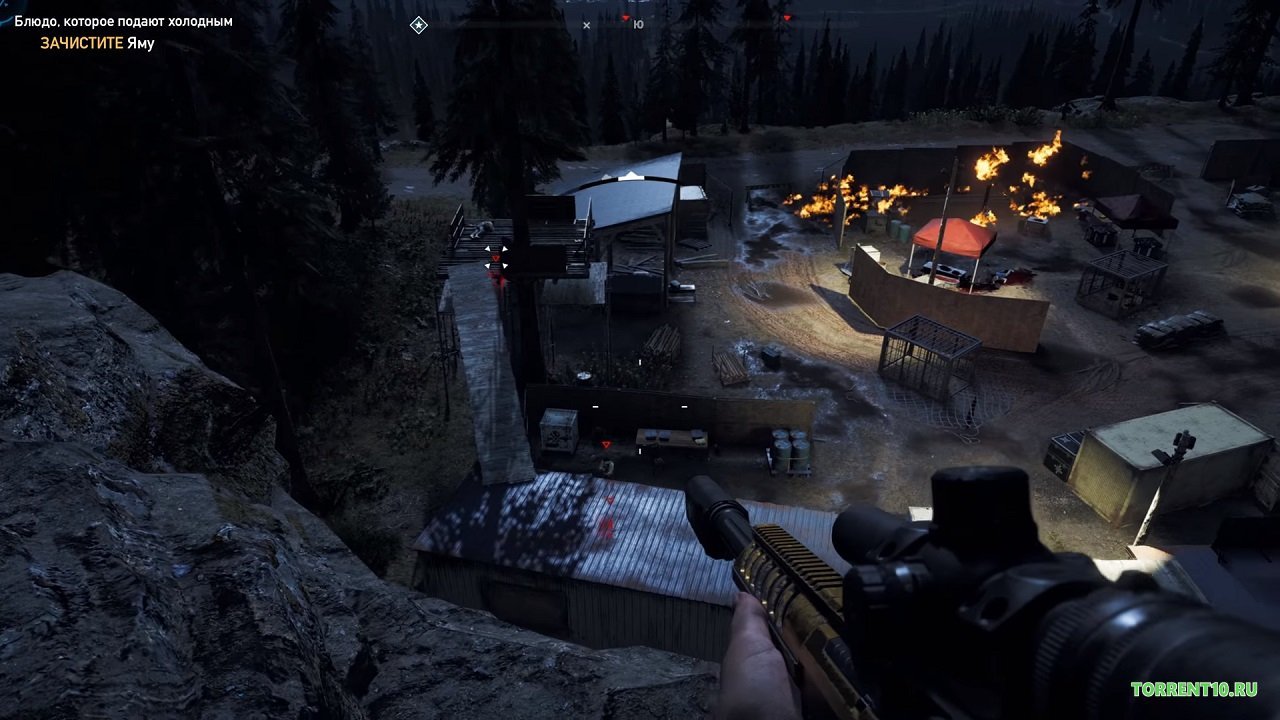
Task: Click the X waypoint marker on compass
Action: pyautogui.click(x=586, y=25)
